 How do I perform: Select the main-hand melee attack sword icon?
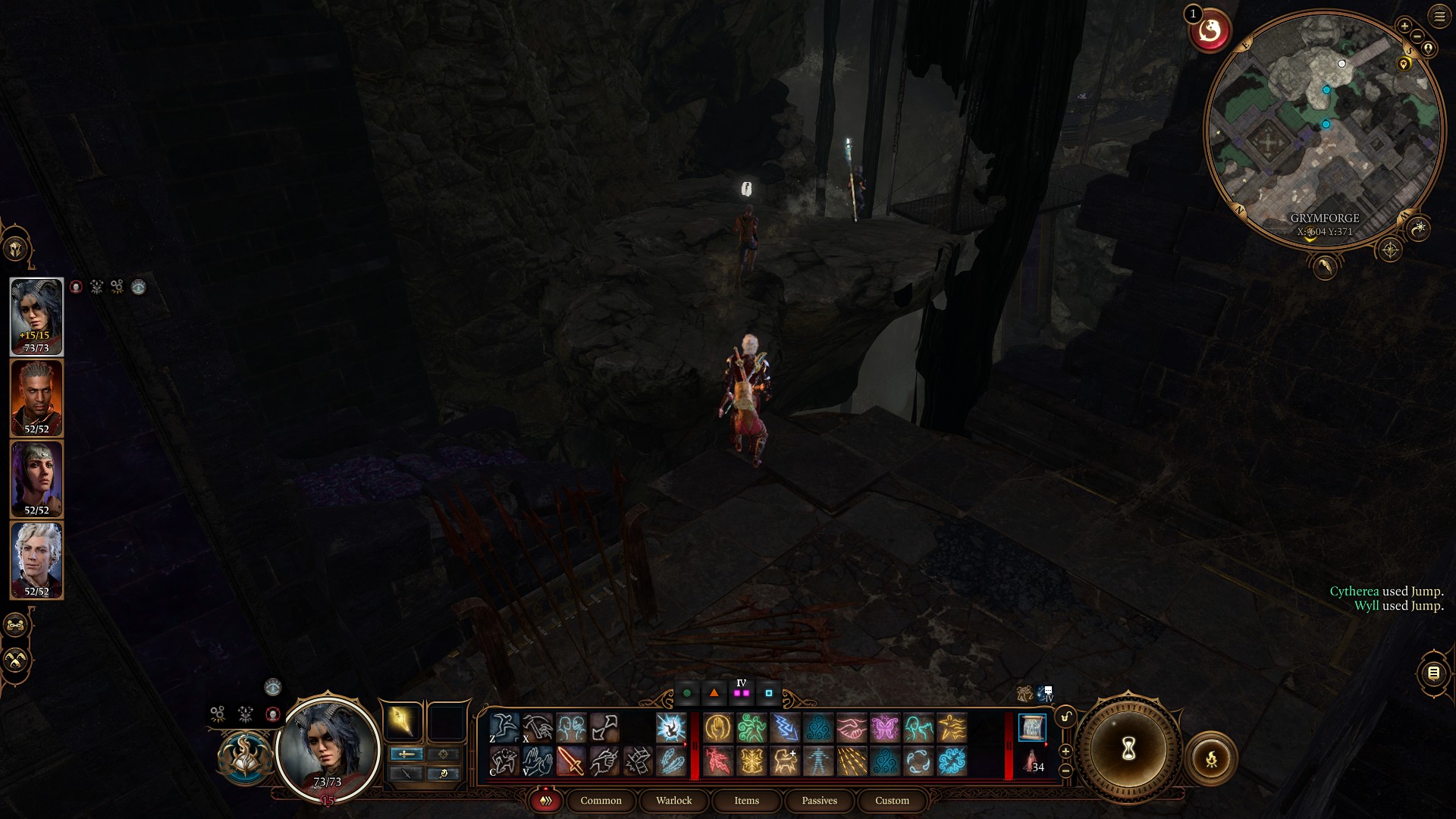pos(571,762)
